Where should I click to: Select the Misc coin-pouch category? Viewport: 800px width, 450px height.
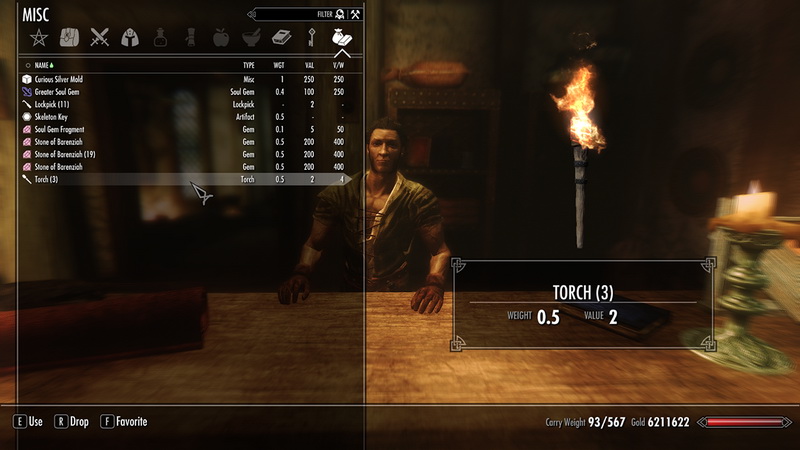point(342,38)
